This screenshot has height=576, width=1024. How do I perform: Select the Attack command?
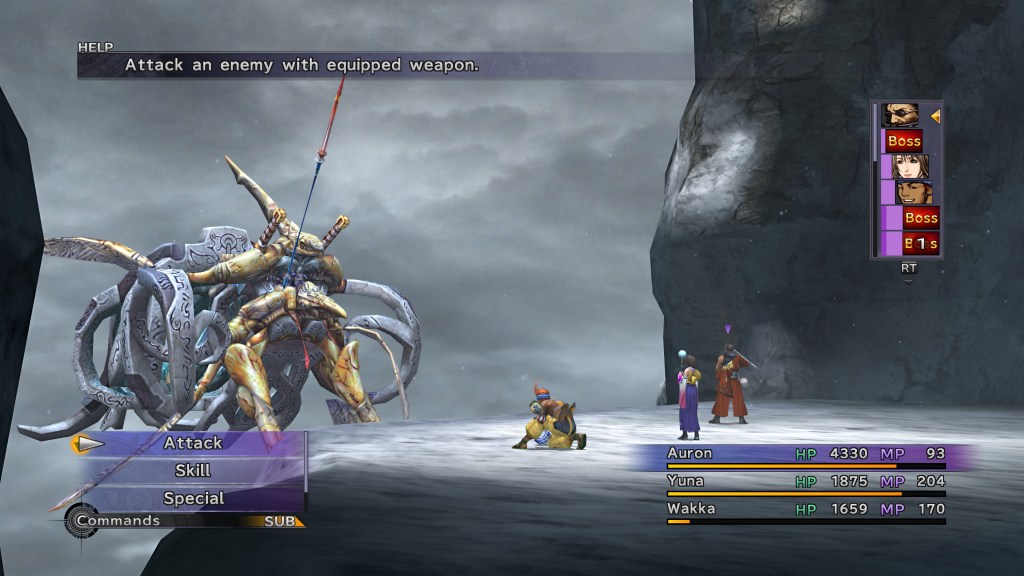tap(193, 443)
